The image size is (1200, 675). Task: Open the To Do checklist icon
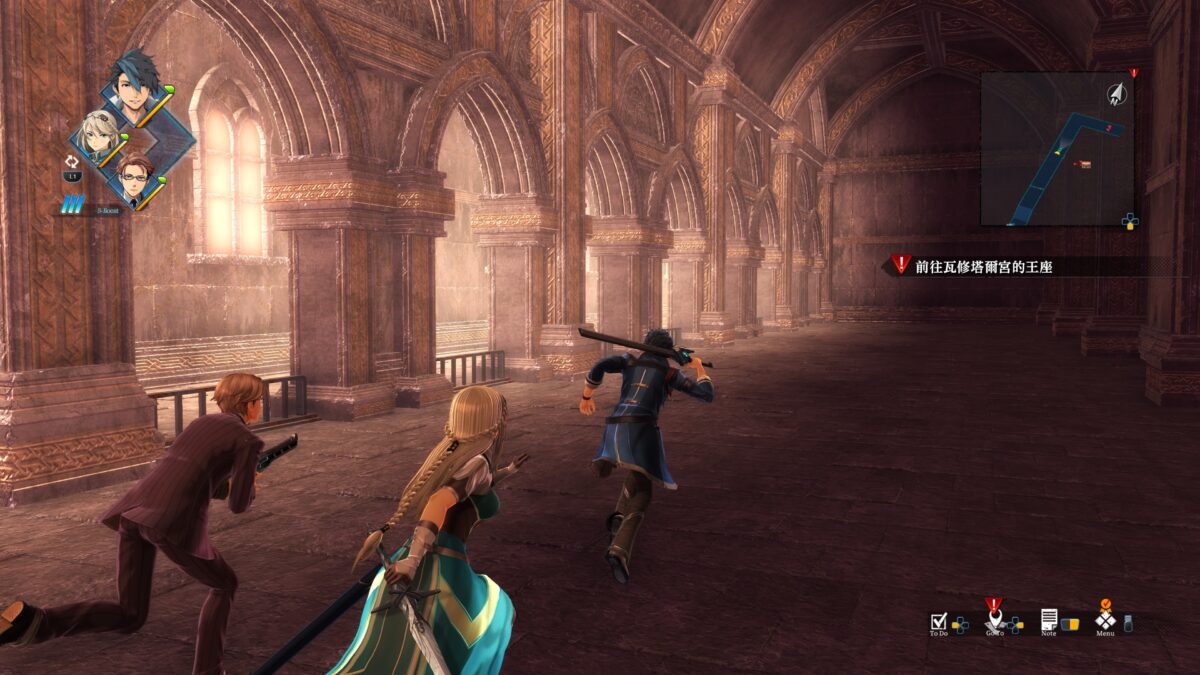(938, 621)
